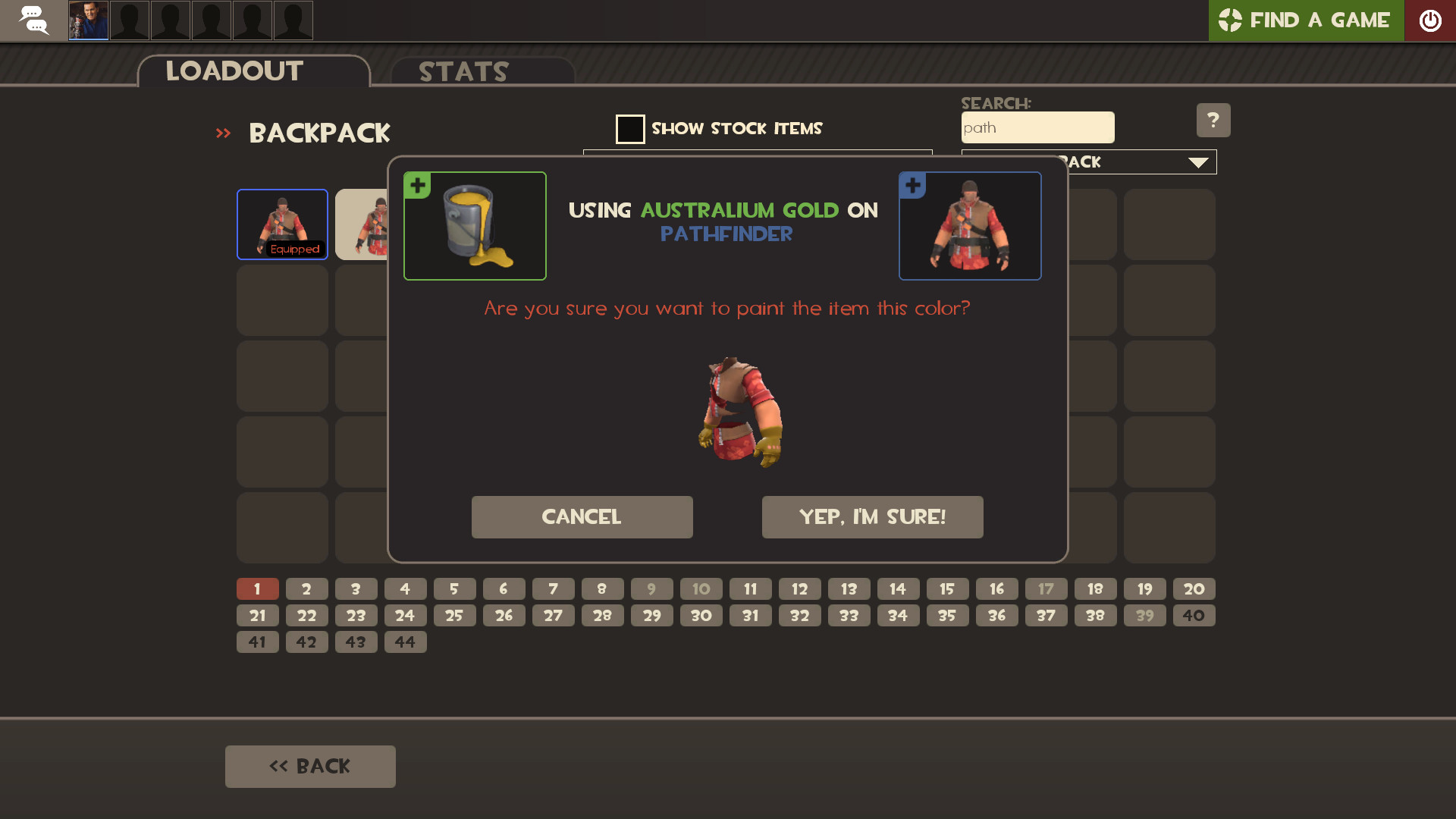The width and height of the screenshot is (1456, 819).
Task: Click your player avatar in the party bar
Action: [87, 20]
